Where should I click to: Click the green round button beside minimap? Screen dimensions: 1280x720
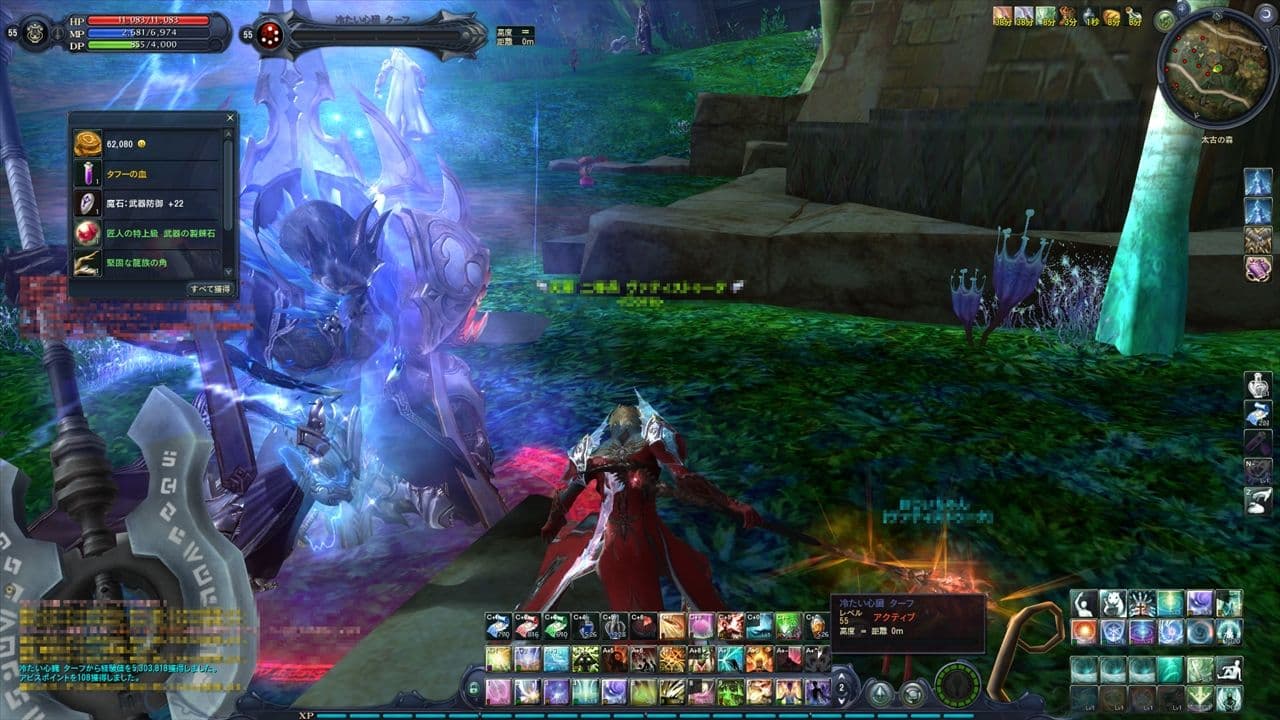coord(1165,20)
